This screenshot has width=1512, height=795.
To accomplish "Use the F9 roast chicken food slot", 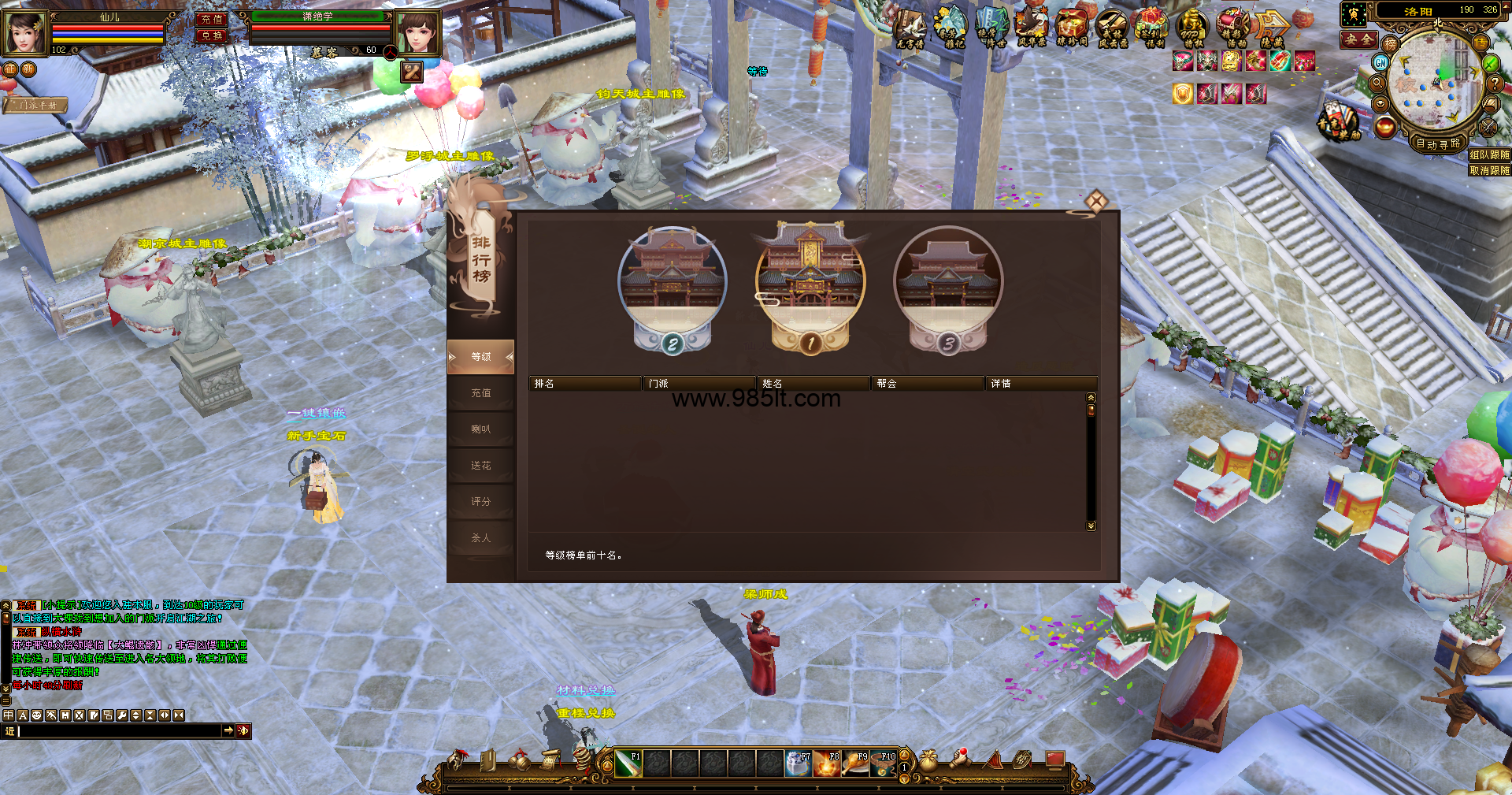I will [x=854, y=763].
